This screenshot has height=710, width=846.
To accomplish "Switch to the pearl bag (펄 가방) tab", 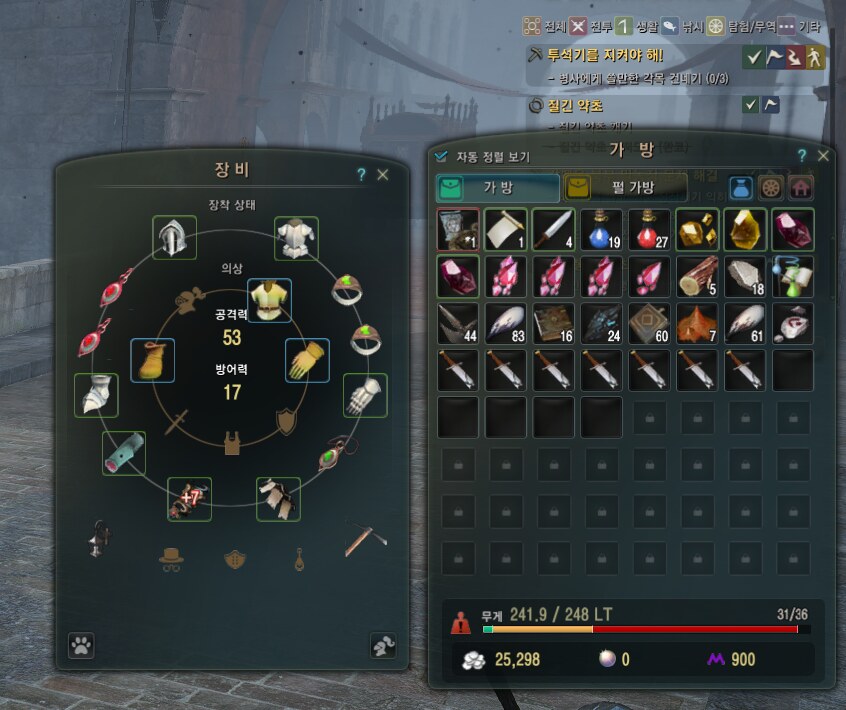I will [x=625, y=187].
